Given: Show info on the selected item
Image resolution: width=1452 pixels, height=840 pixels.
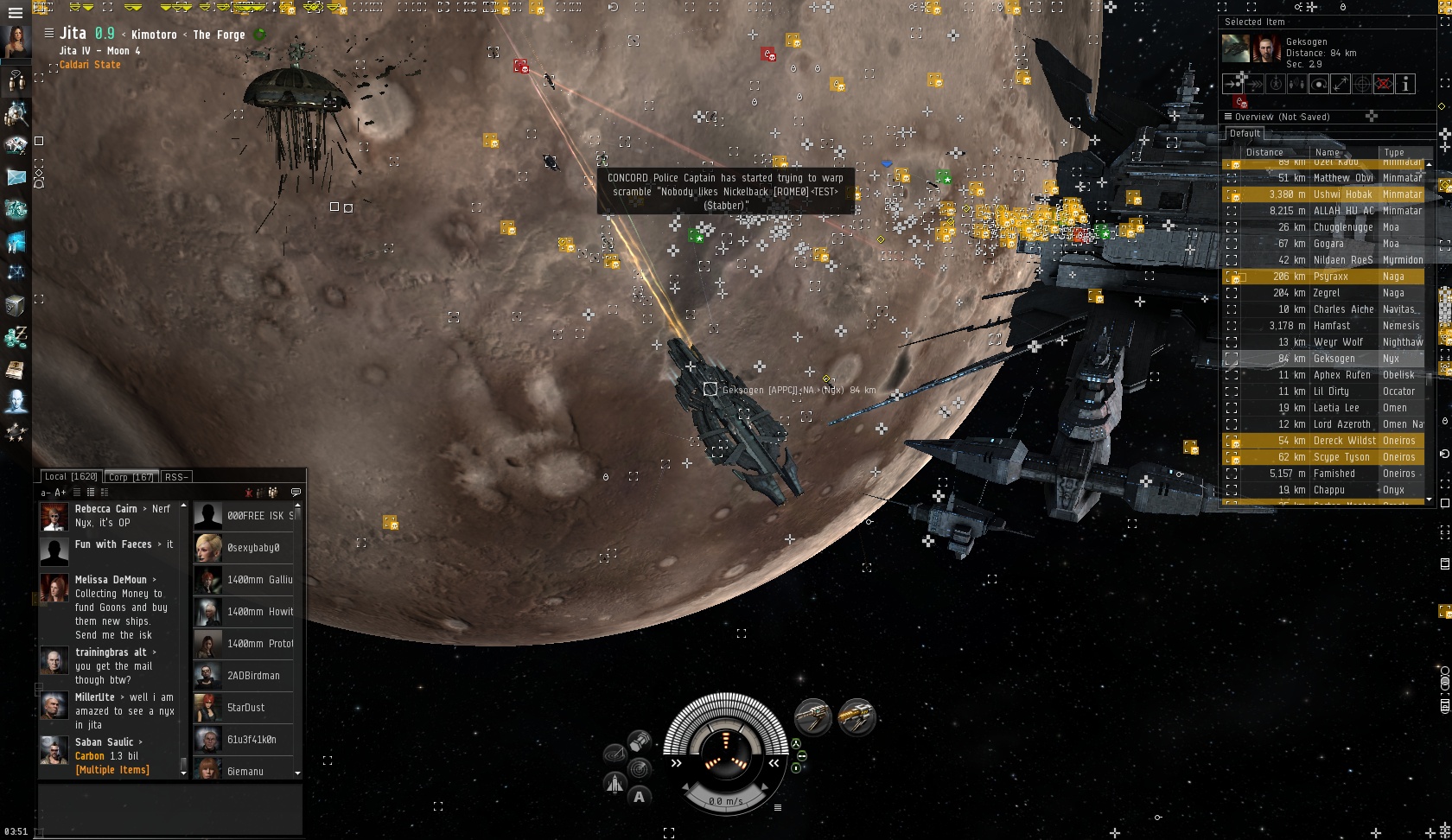Looking at the screenshot, I should click(1405, 84).
